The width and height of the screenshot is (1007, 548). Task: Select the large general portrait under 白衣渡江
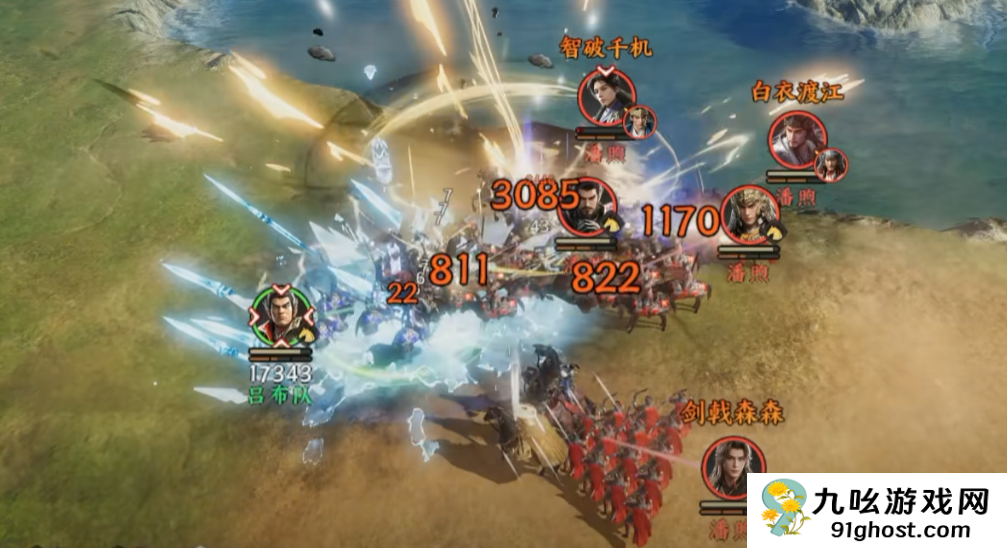point(797,139)
